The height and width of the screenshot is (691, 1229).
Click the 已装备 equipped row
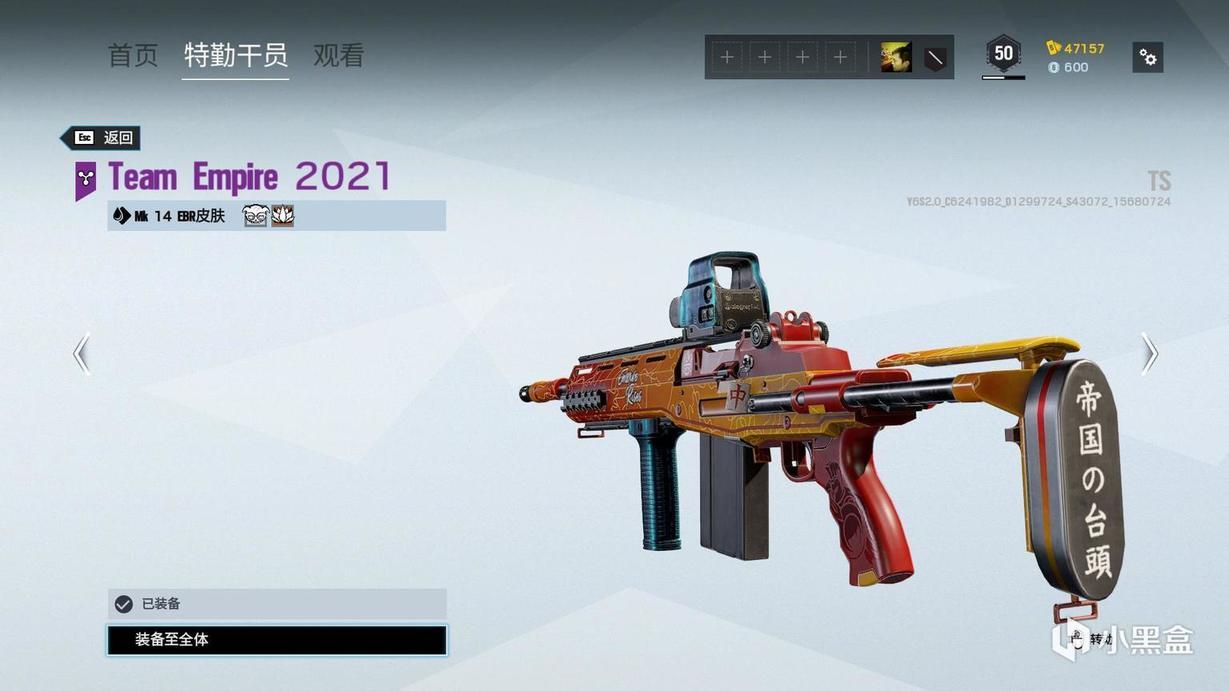(277, 604)
